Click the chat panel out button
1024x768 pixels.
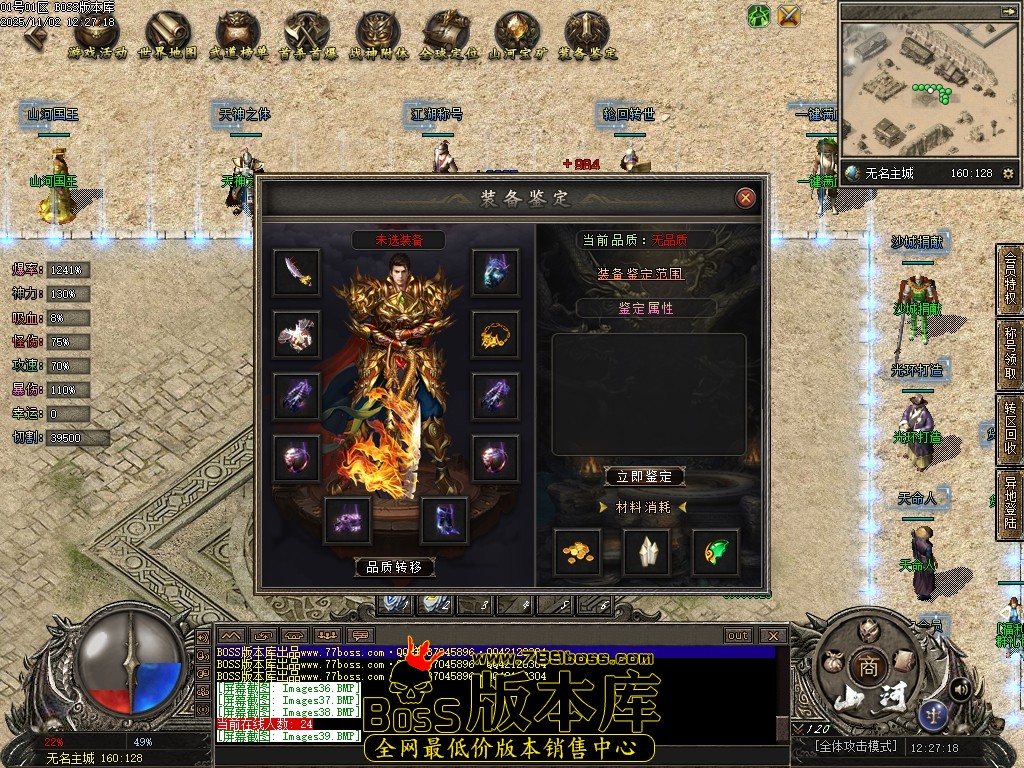click(x=738, y=635)
